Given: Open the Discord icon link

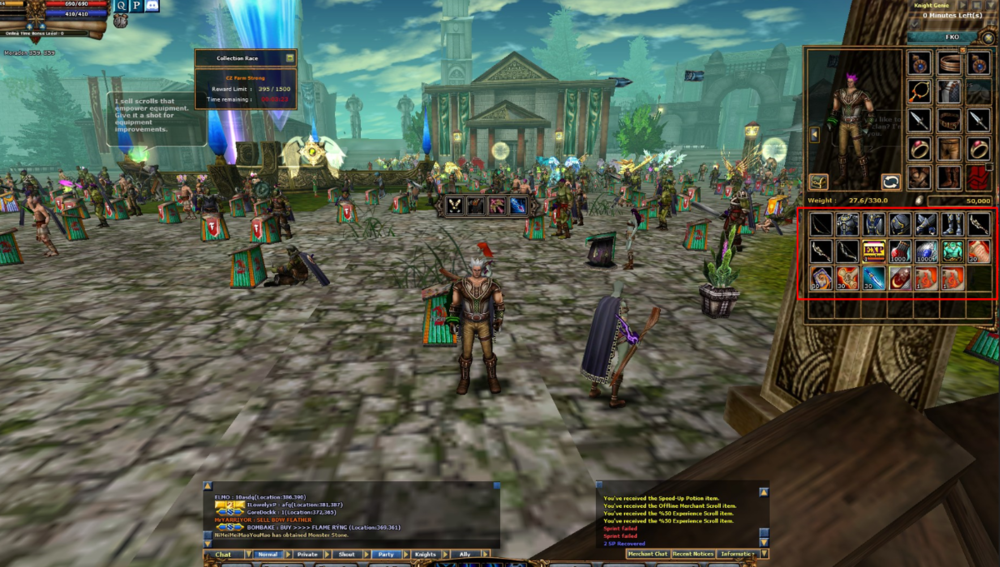Looking at the screenshot, I should 152,6.
